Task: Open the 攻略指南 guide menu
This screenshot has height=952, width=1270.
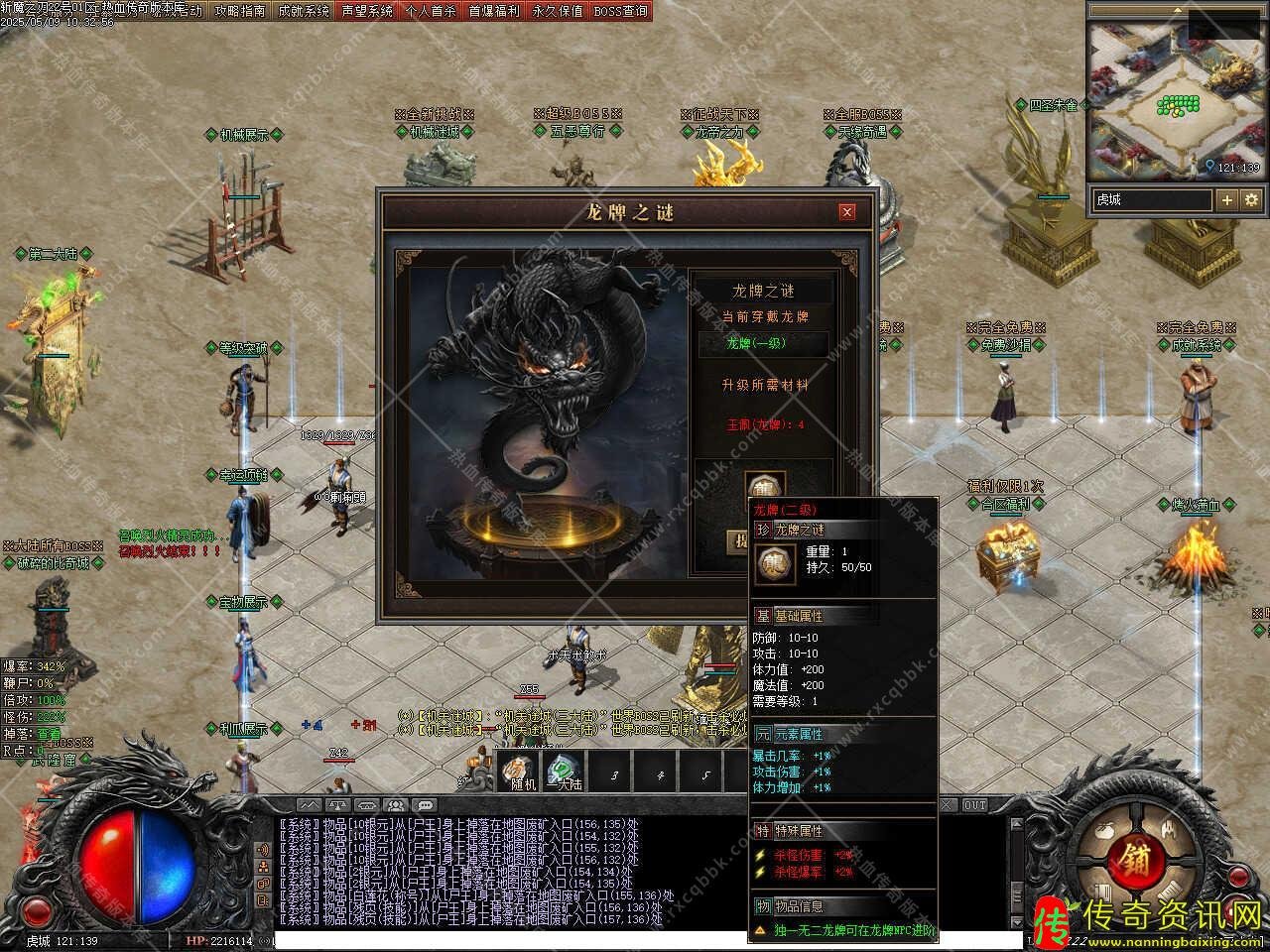Action: pyautogui.click(x=240, y=11)
